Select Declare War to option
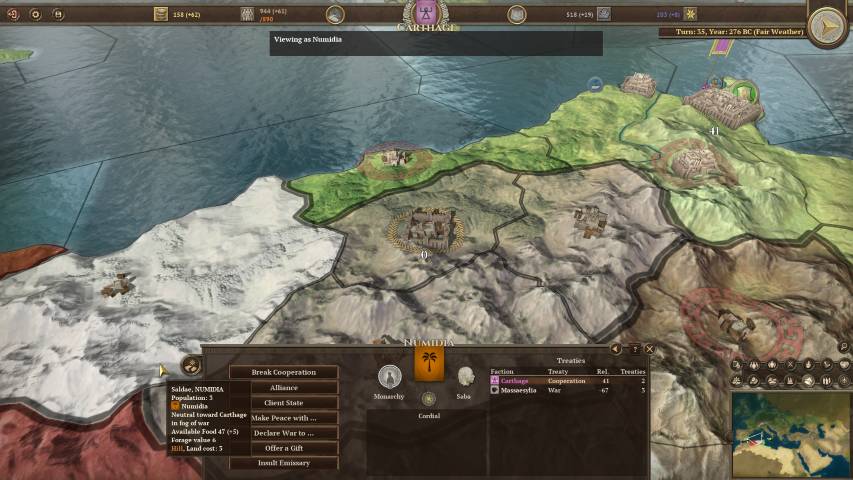The height and width of the screenshot is (480, 853). [x=283, y=433]
